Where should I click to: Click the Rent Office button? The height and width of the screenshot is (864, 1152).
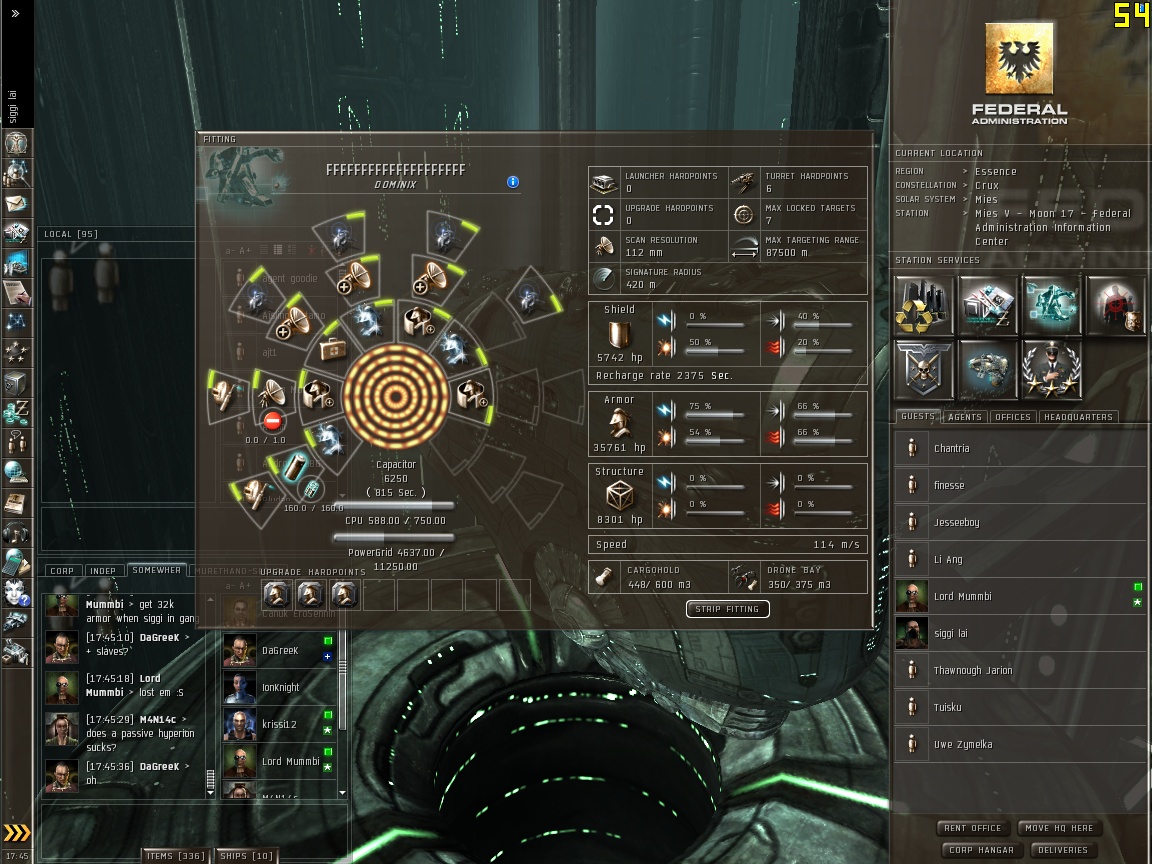[972, 828]
